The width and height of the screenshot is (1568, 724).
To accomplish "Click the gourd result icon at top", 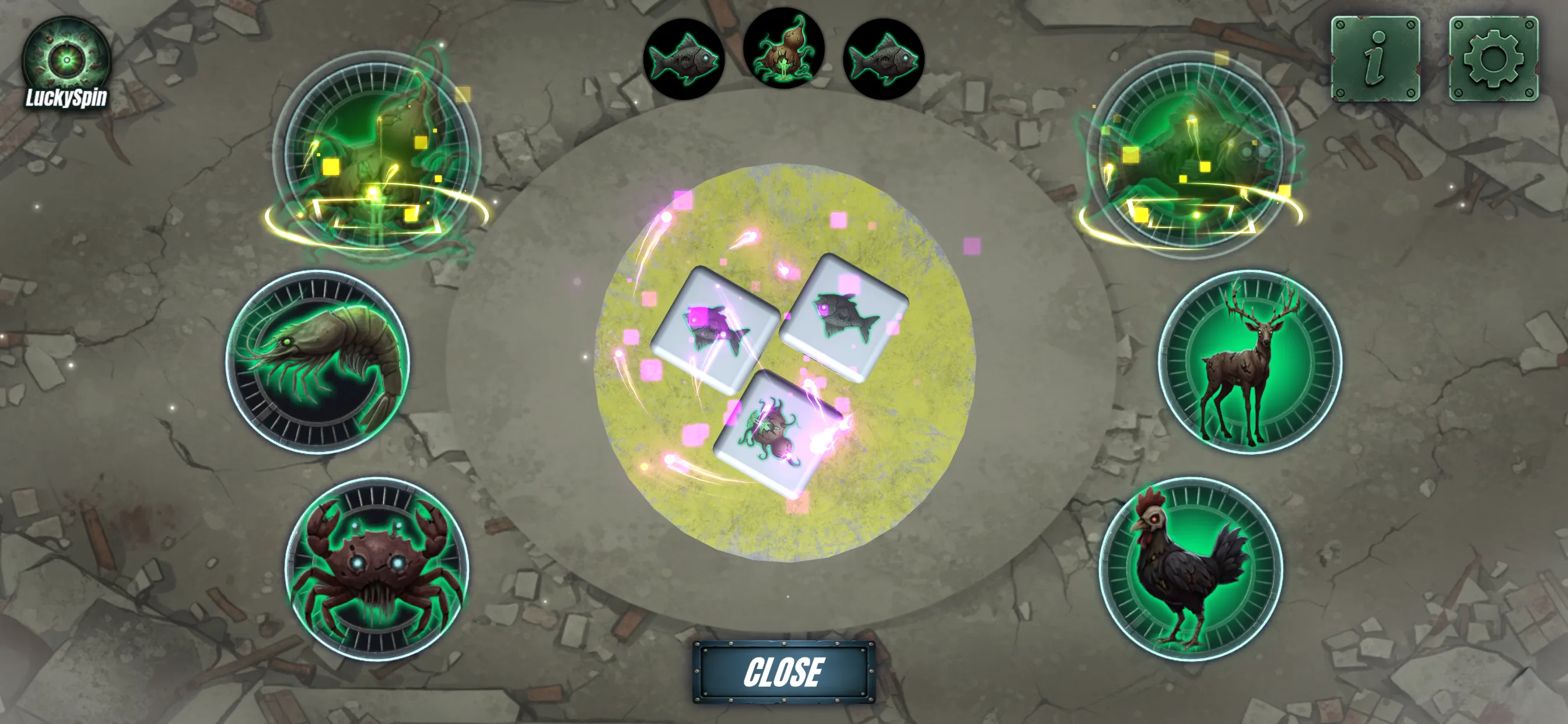I will tap(783, 48).
